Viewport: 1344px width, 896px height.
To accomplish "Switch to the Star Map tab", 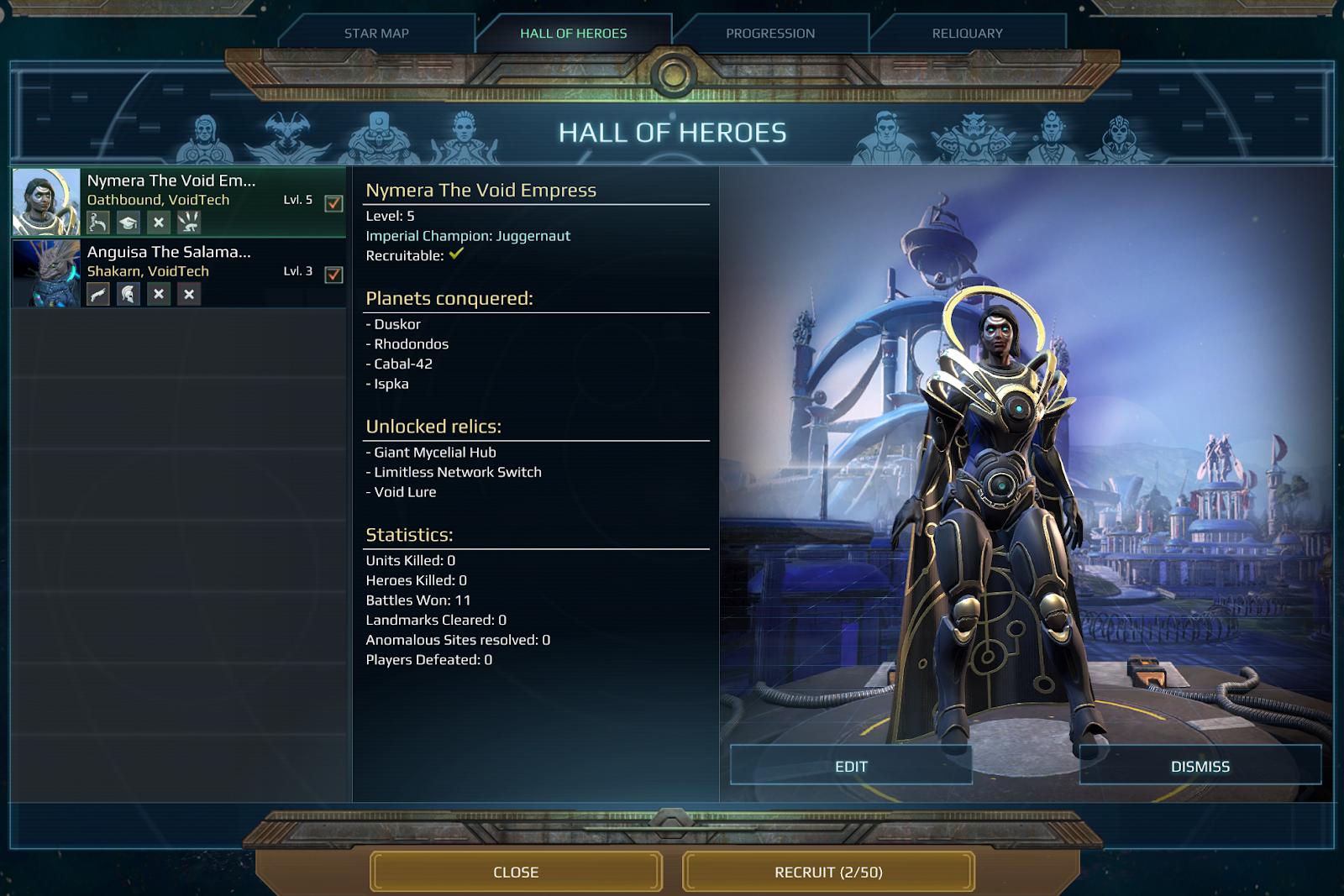I will click(x=376, y=34).
